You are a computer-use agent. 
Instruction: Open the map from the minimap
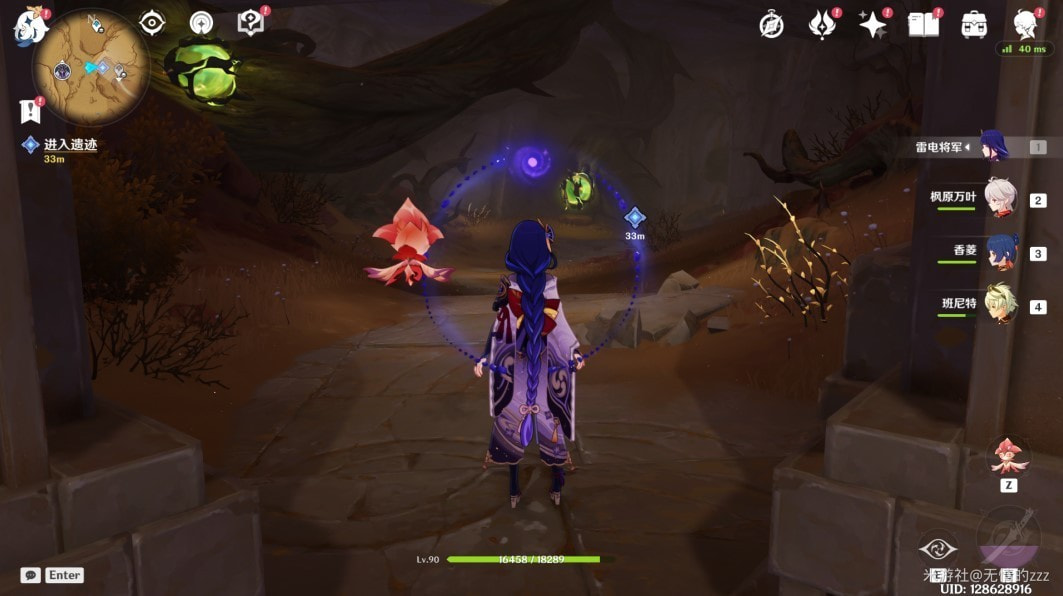click(90, 68)
